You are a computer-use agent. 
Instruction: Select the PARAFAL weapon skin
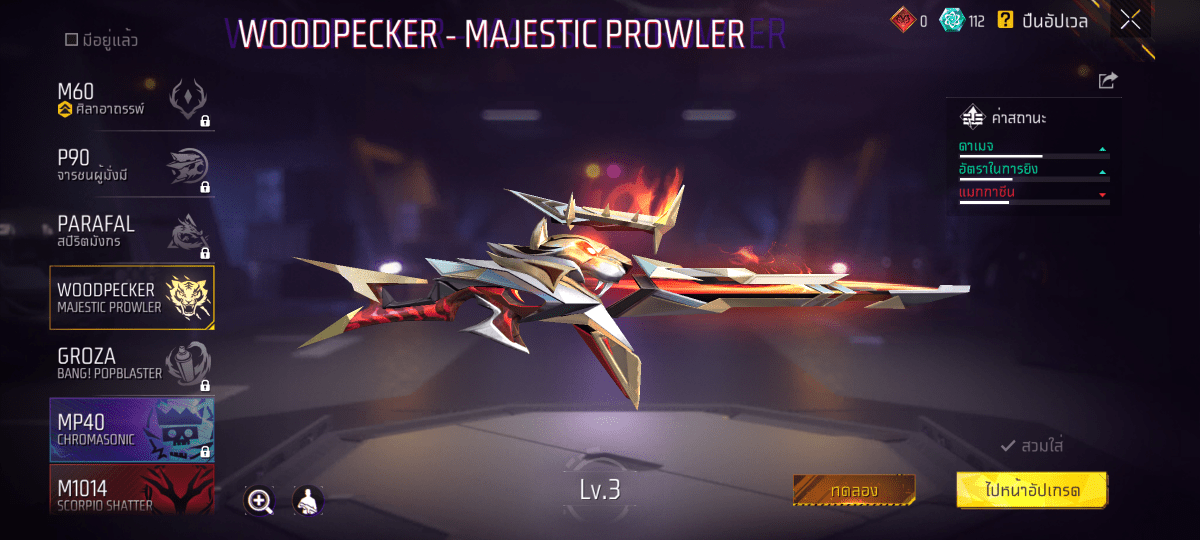131,233
